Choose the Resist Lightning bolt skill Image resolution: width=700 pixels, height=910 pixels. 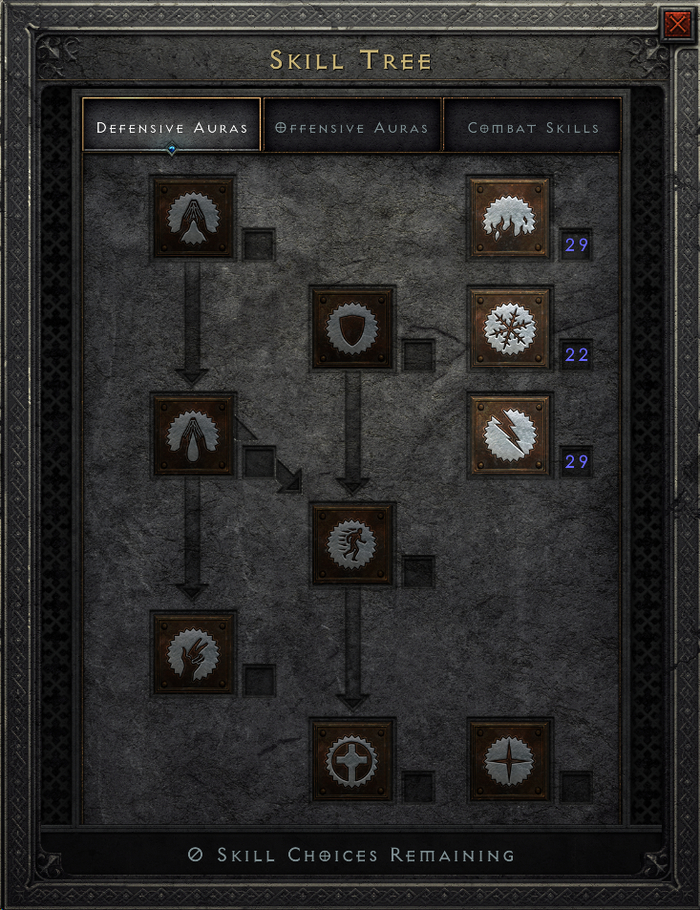tap(510, 435)
